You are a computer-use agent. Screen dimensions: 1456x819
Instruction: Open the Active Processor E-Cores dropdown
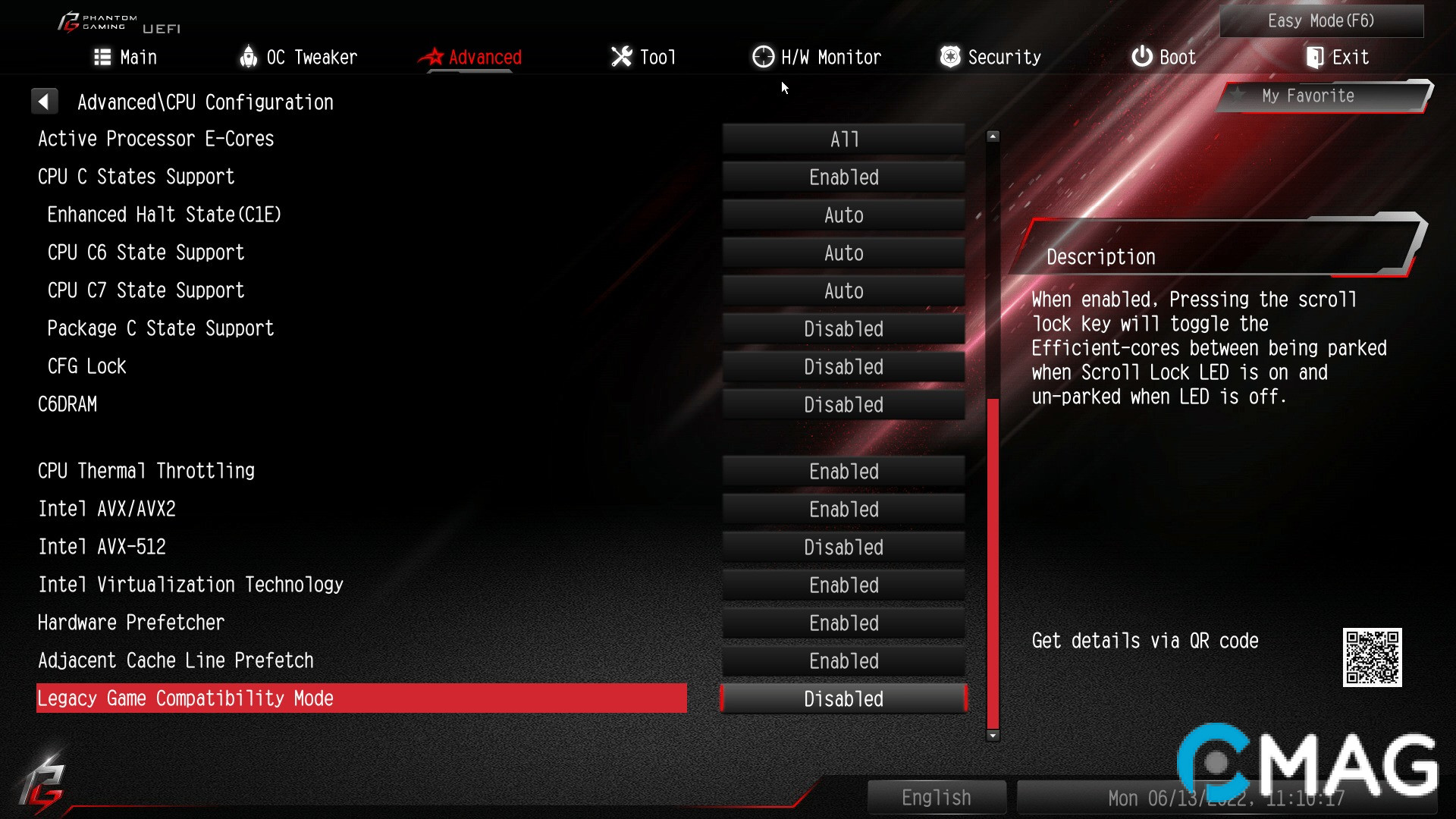(x=843, y=139)
